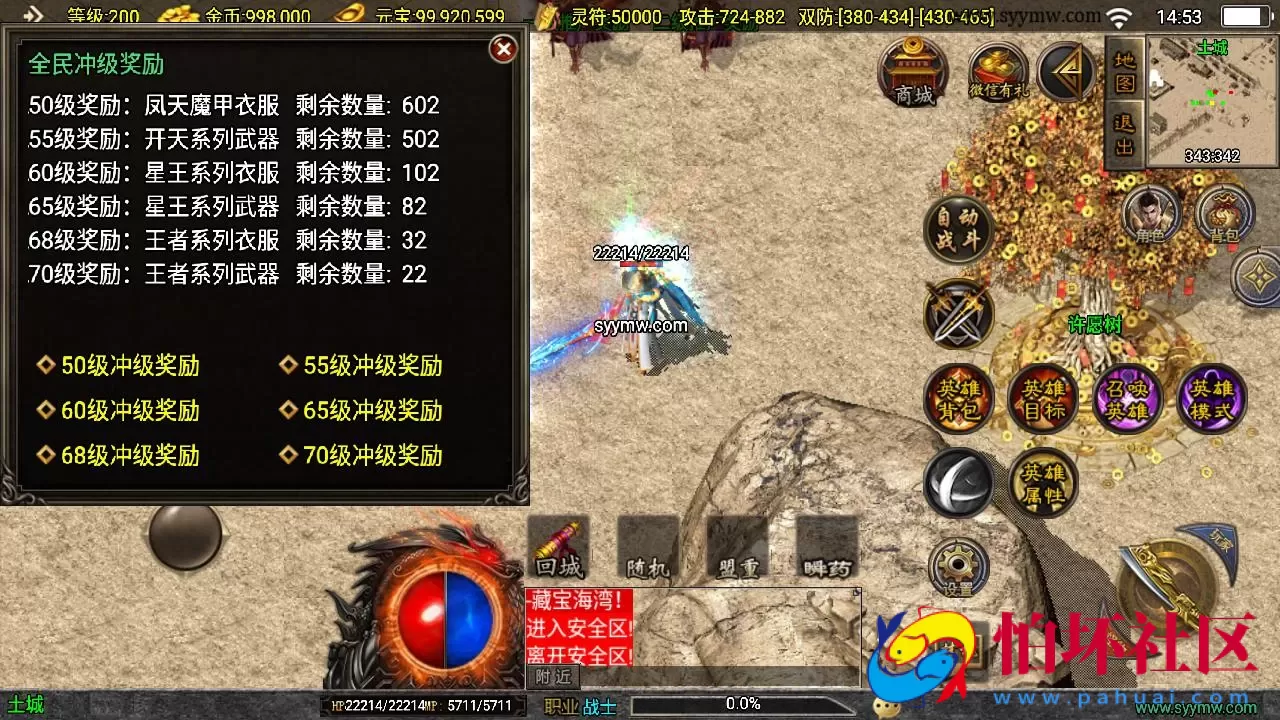Image resolution: width=1280 pixels, height=720 pixels.
Task: Select the crossed swords skill icon
Action: [x=958, y=315]
